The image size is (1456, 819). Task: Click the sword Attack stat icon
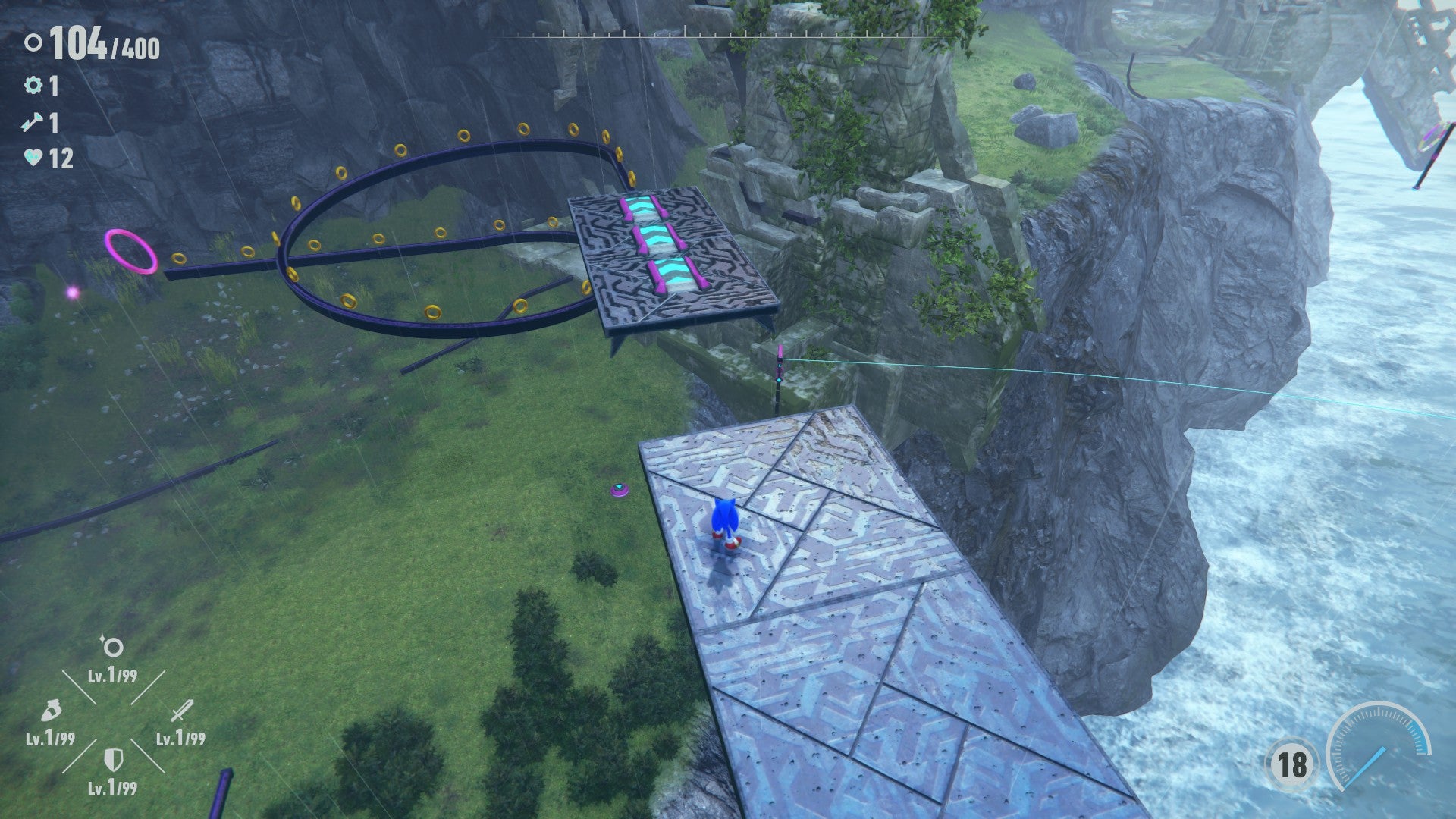click(183, 711)
